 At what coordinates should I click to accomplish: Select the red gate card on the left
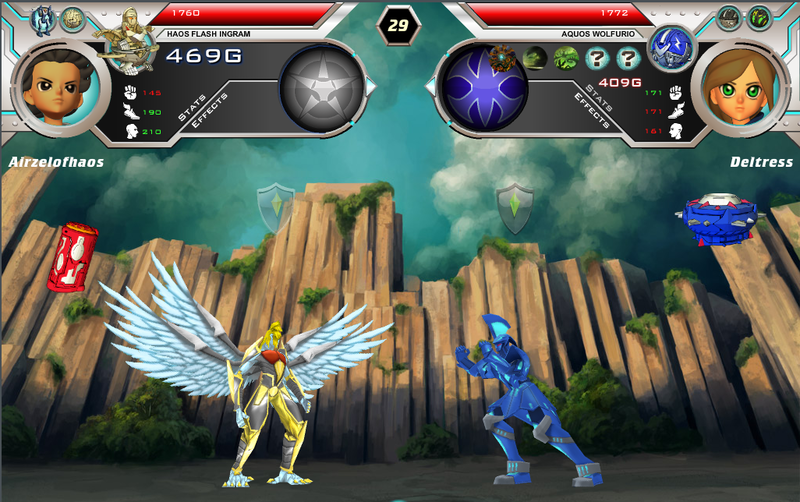click(x=72, y=256)
